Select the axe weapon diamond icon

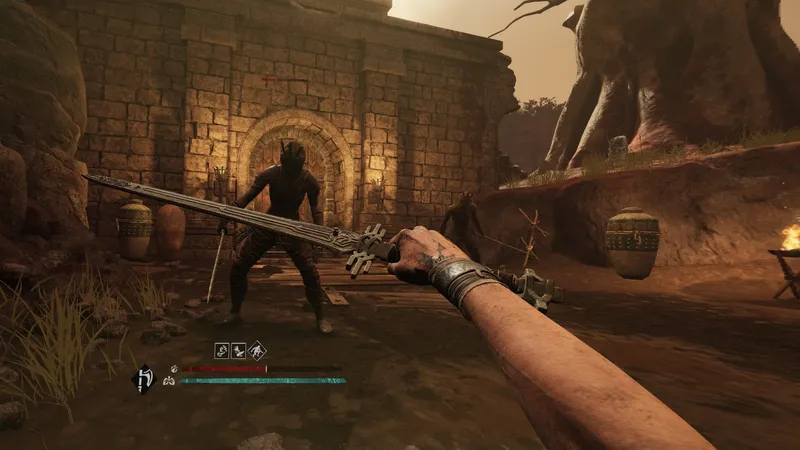pyautogui.click(x=143, y=378)
